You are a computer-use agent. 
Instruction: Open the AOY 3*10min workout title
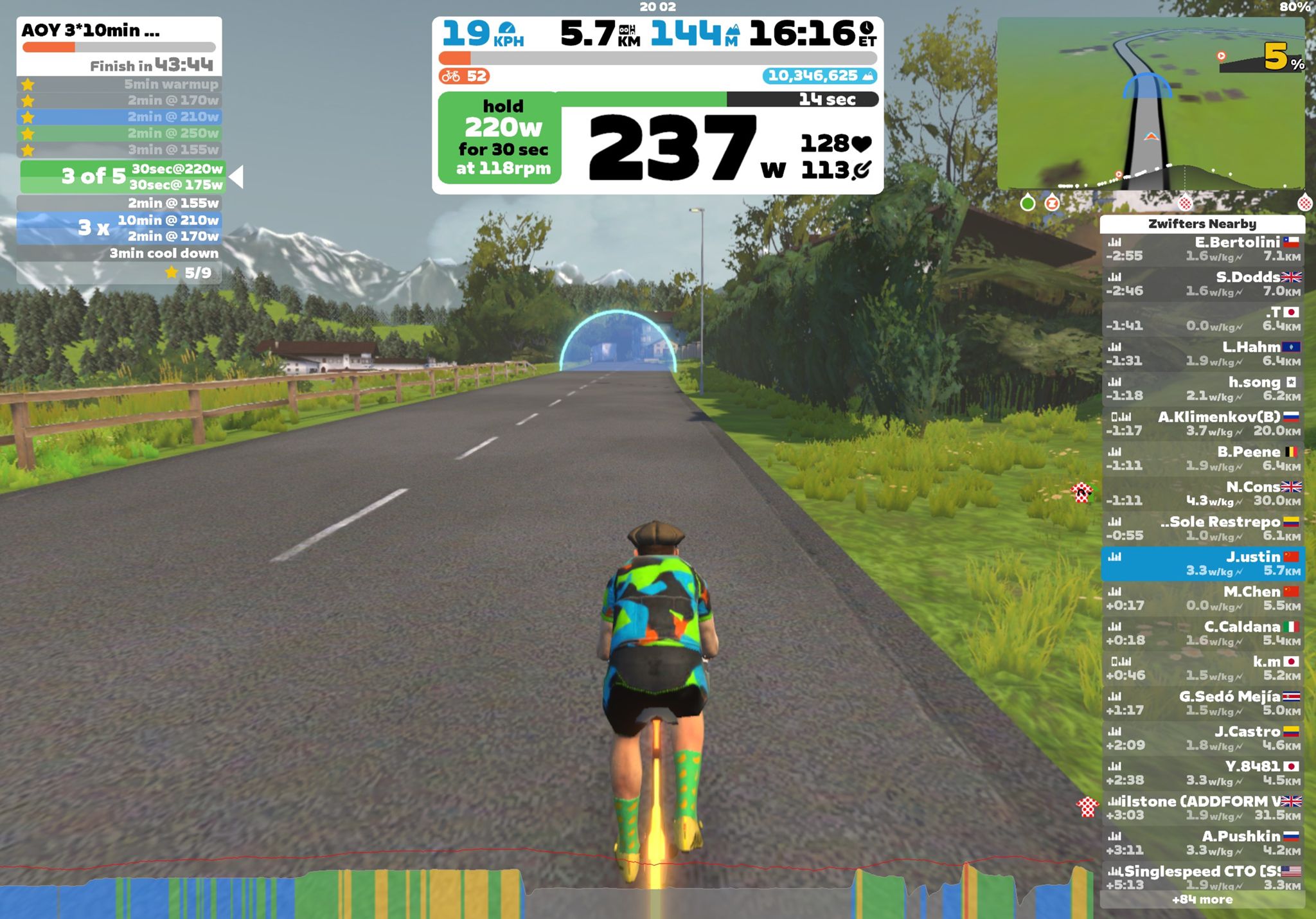click(90, 30)
